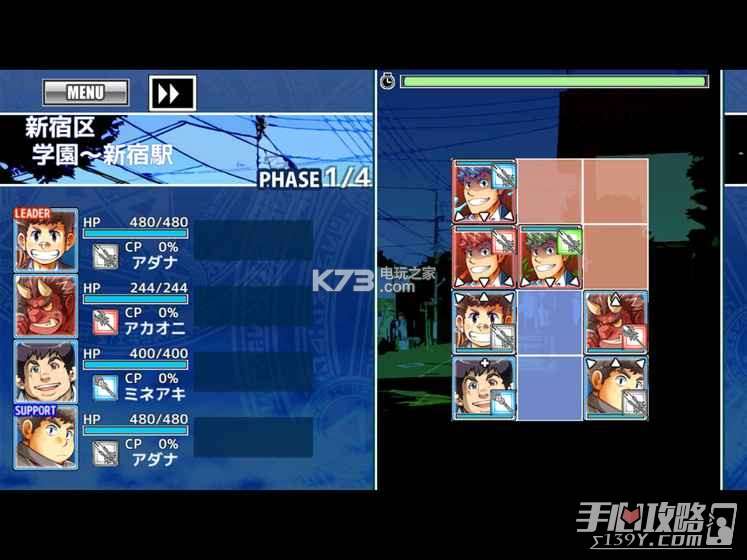Open the MENU button

(85, 93)
